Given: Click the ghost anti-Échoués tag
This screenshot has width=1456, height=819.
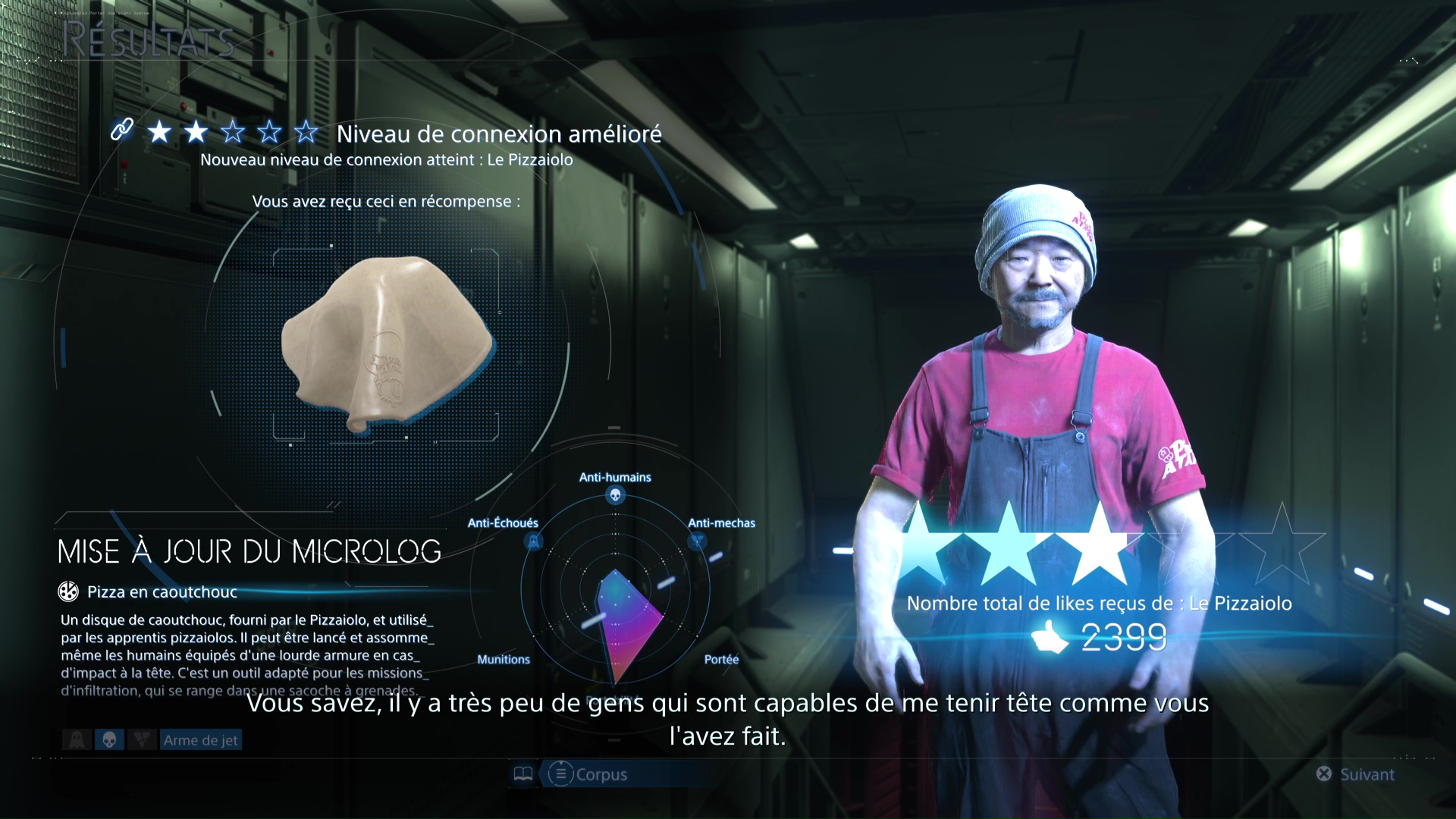Looking at the screenshot, I should pos(77,740).
